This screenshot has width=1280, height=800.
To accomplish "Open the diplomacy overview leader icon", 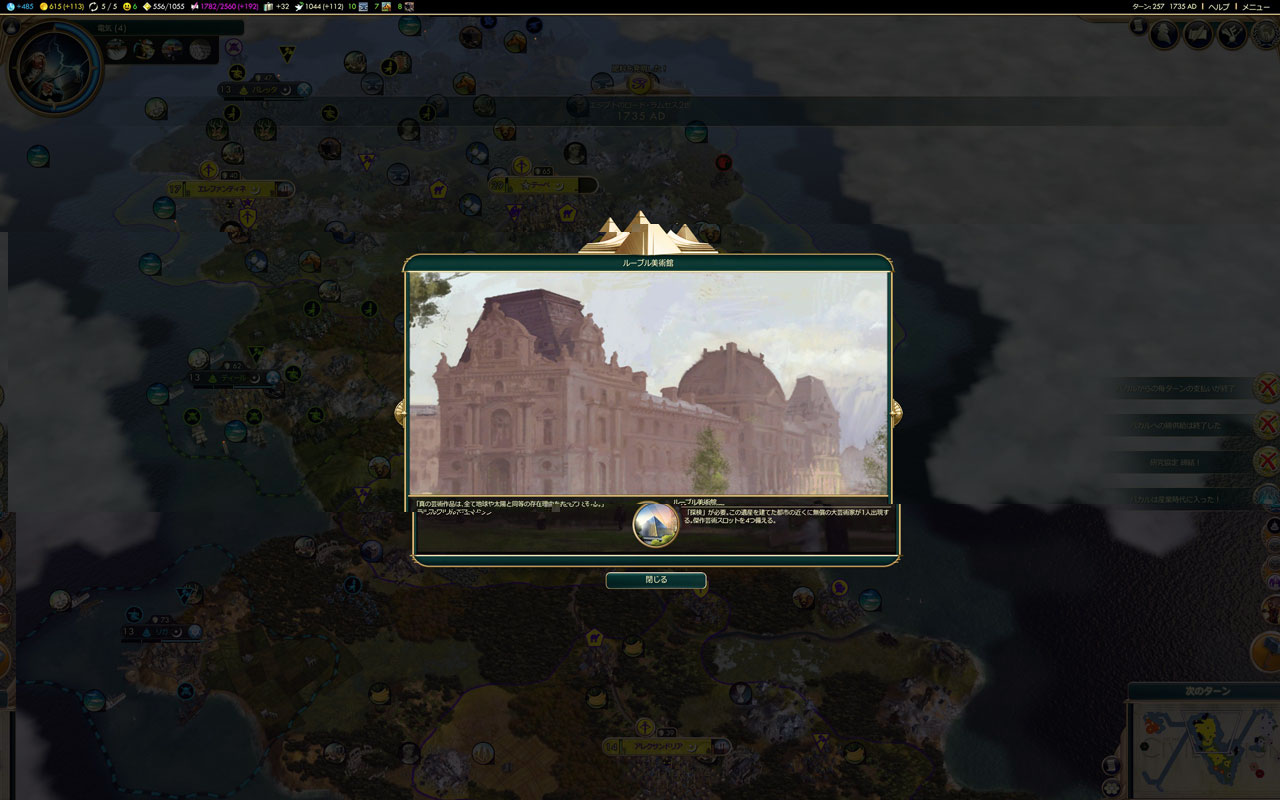I will 1164,34.
